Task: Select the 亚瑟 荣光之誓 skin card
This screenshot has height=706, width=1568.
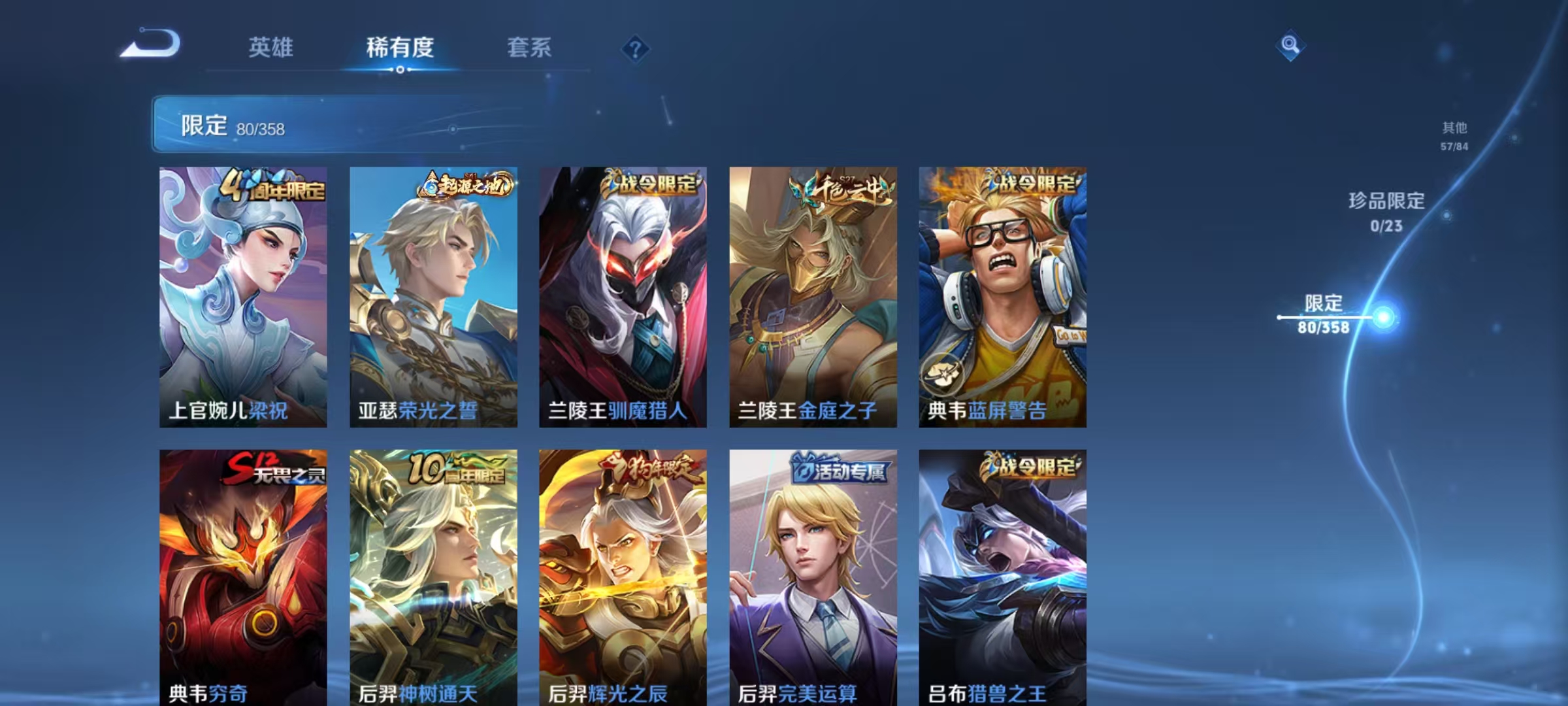Action: click(x=433, y=294)
